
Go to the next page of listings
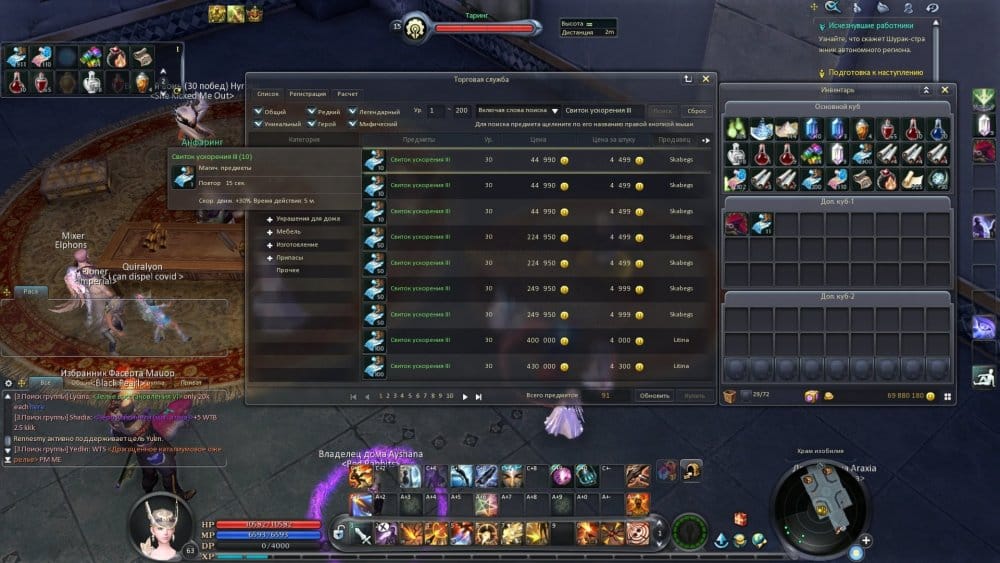point(465,396)
